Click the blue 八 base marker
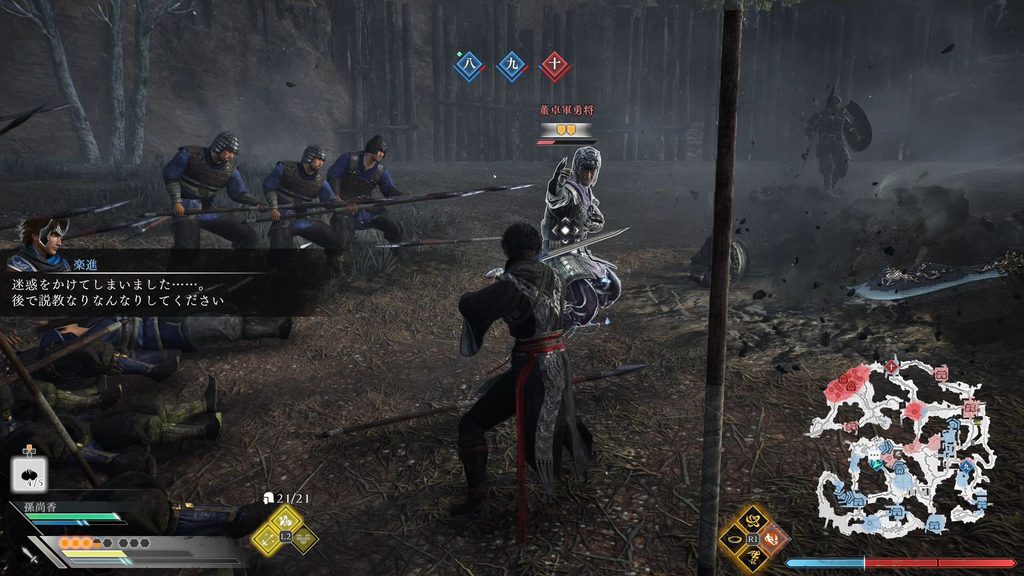 [467, 66]
